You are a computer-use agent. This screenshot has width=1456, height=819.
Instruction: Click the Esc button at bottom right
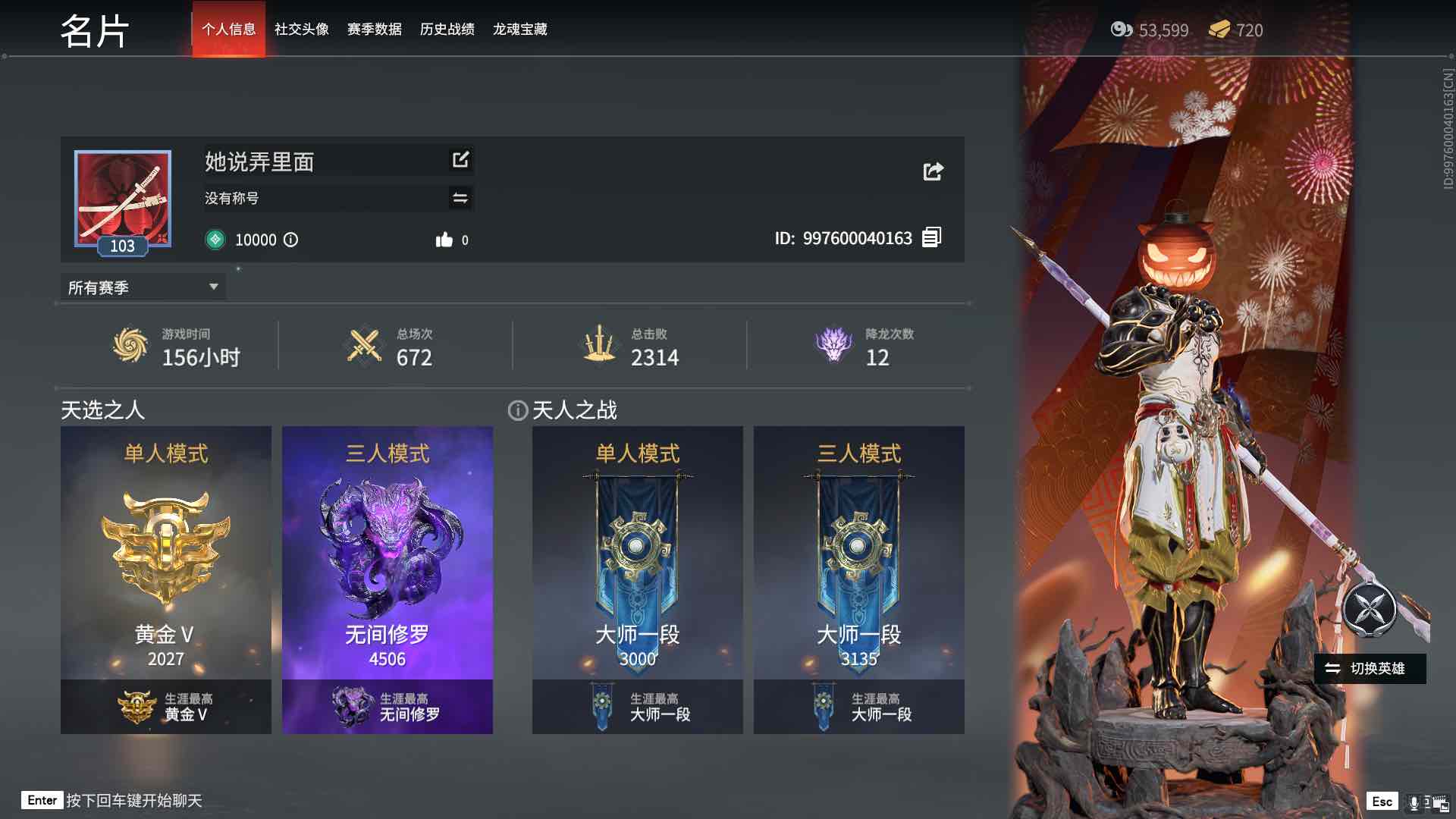pos(1382,800)
